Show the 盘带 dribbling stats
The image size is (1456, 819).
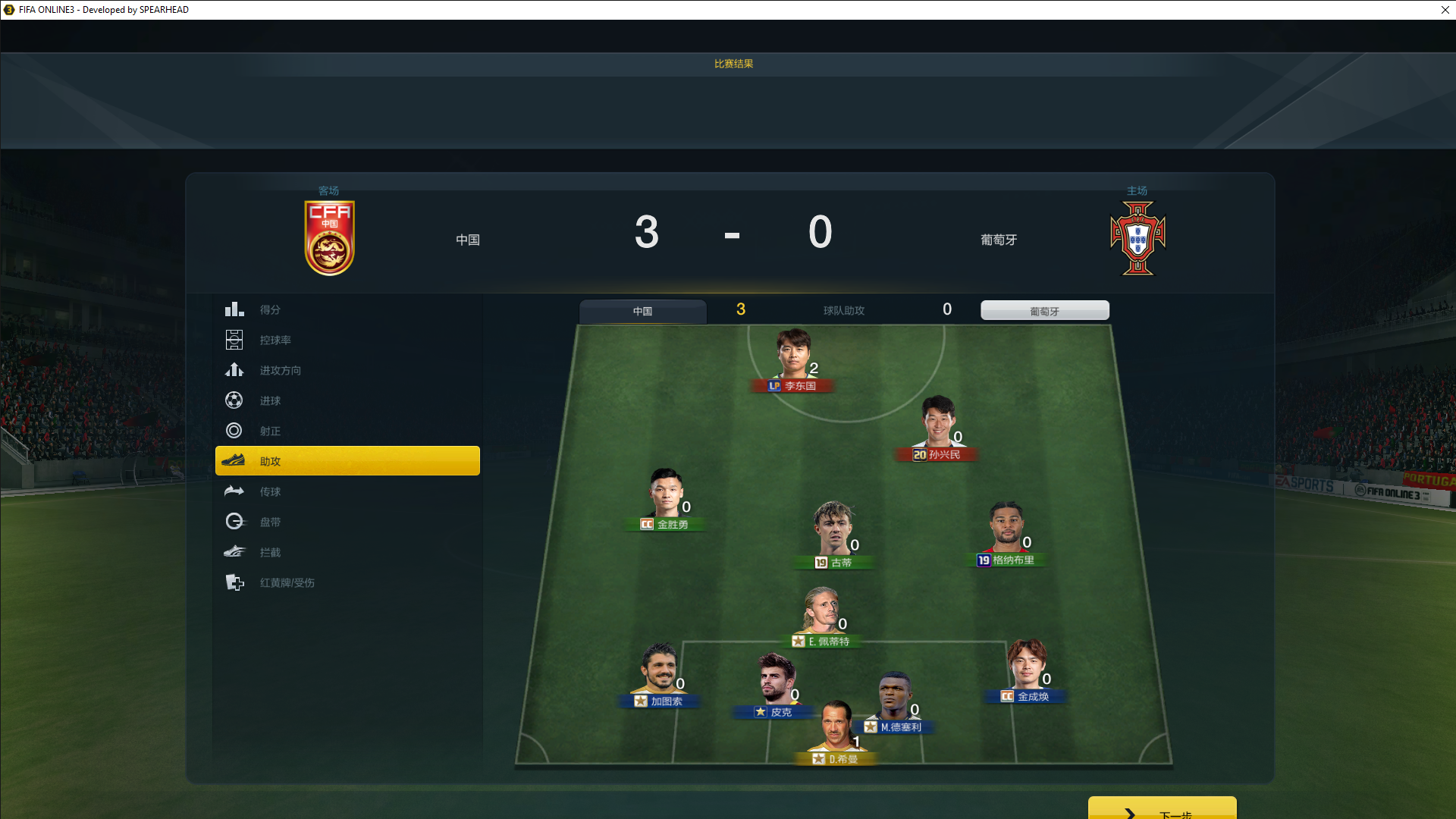pyautogui.click(x=270, y=522)
